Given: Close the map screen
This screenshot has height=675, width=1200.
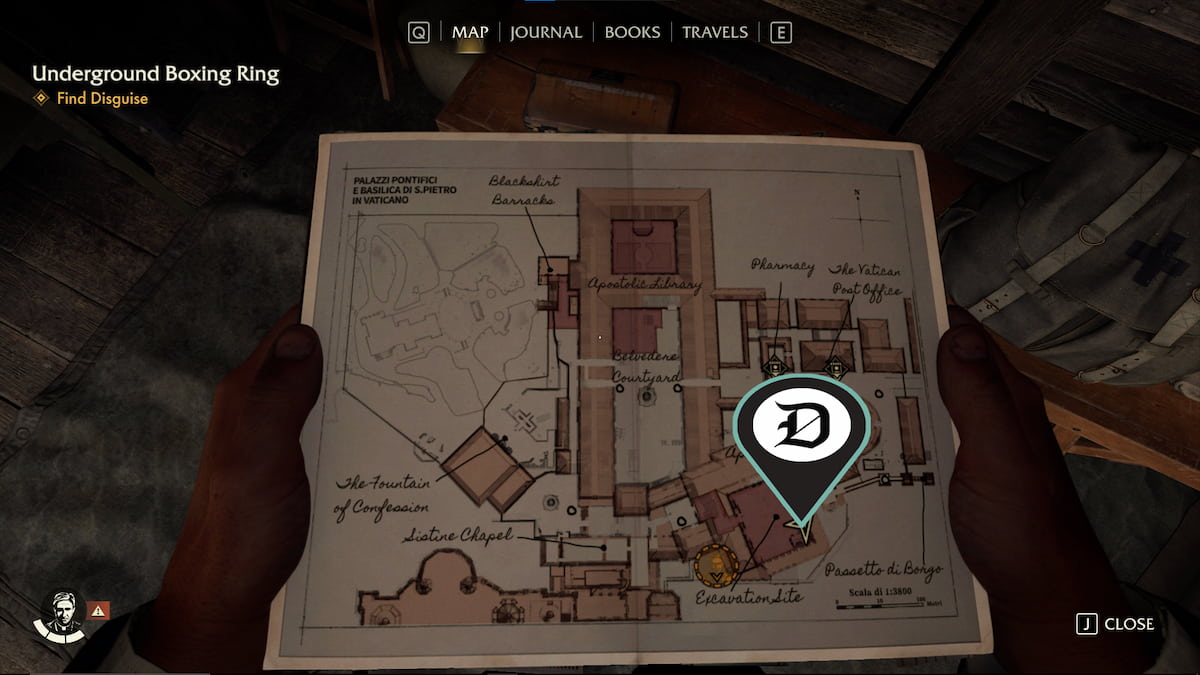Looking at the screenshot, I should (1115, 624).
